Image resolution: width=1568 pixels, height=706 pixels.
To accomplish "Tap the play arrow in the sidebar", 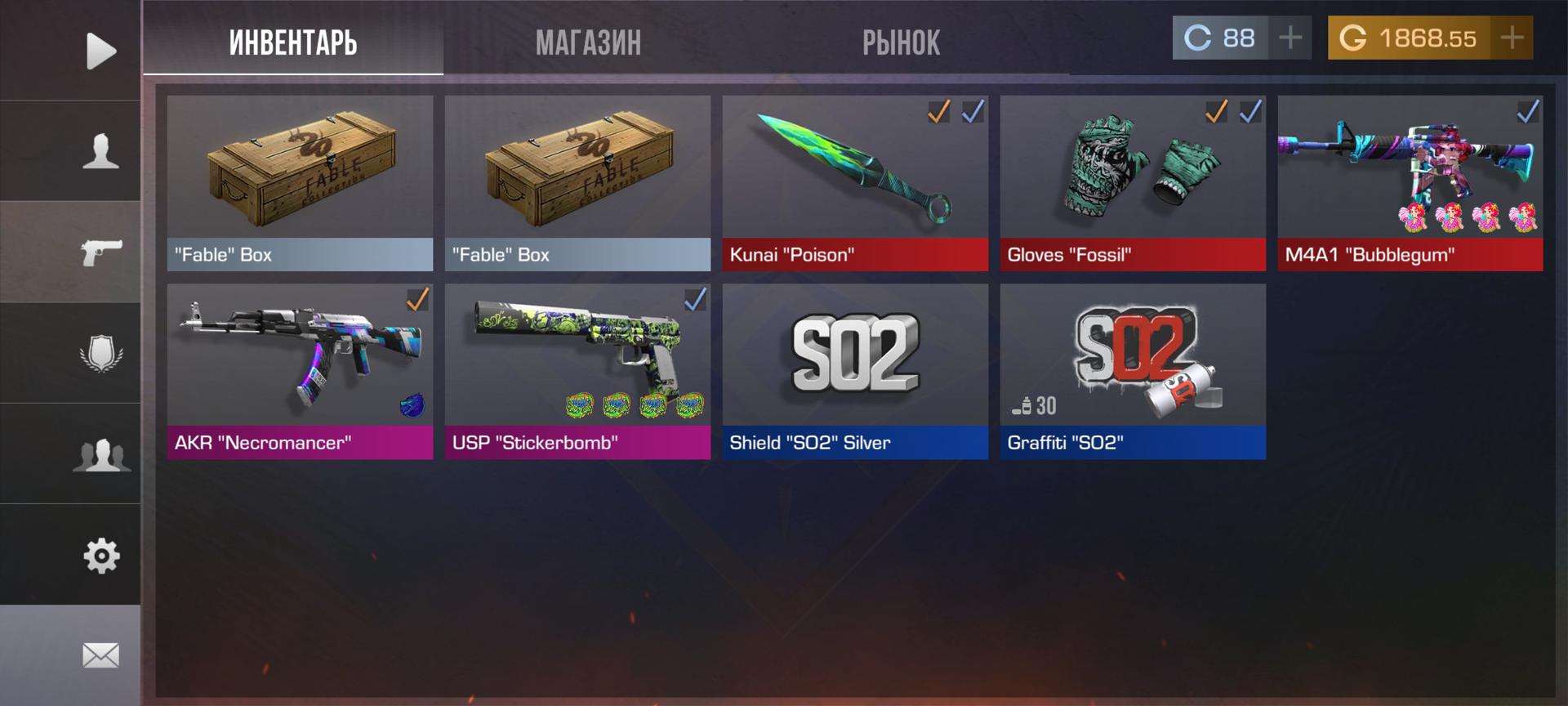I will (101, 51).
